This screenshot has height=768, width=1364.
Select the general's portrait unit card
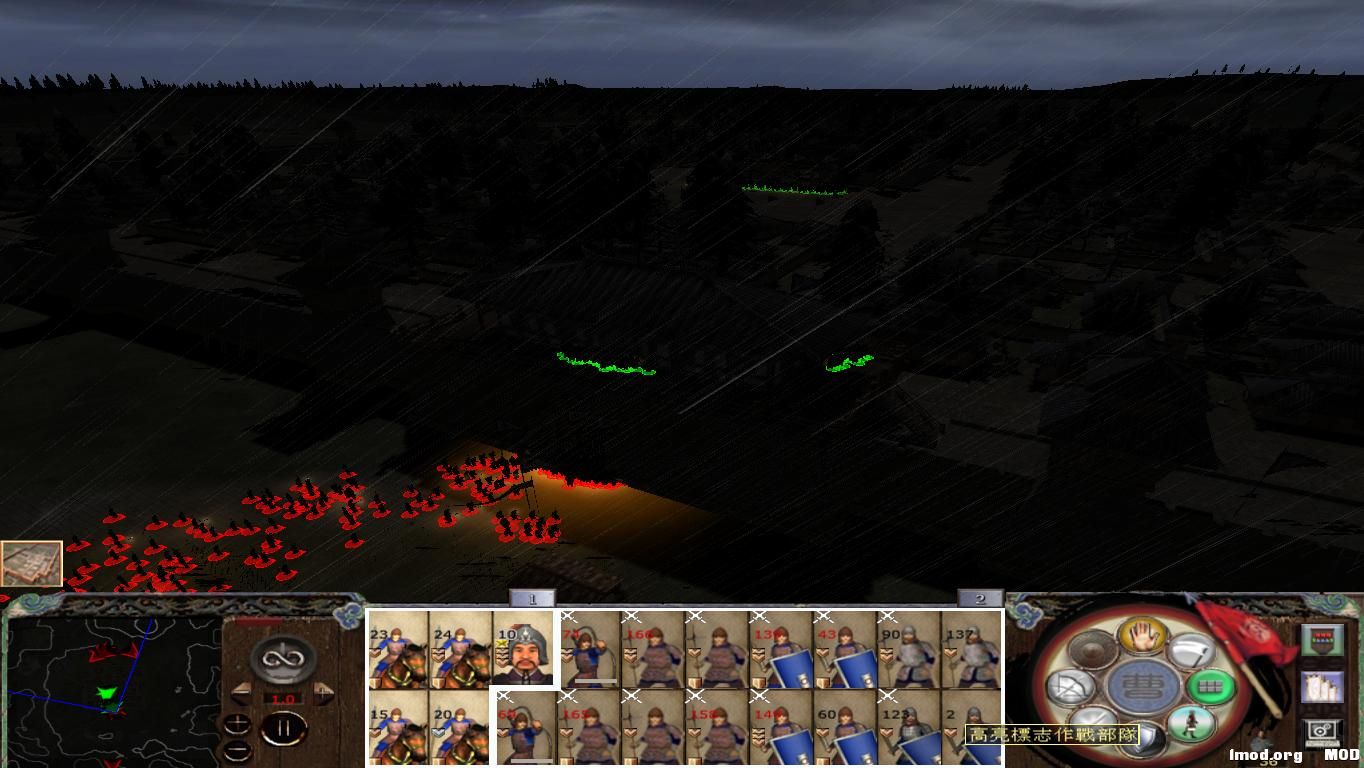pos(524,648)
